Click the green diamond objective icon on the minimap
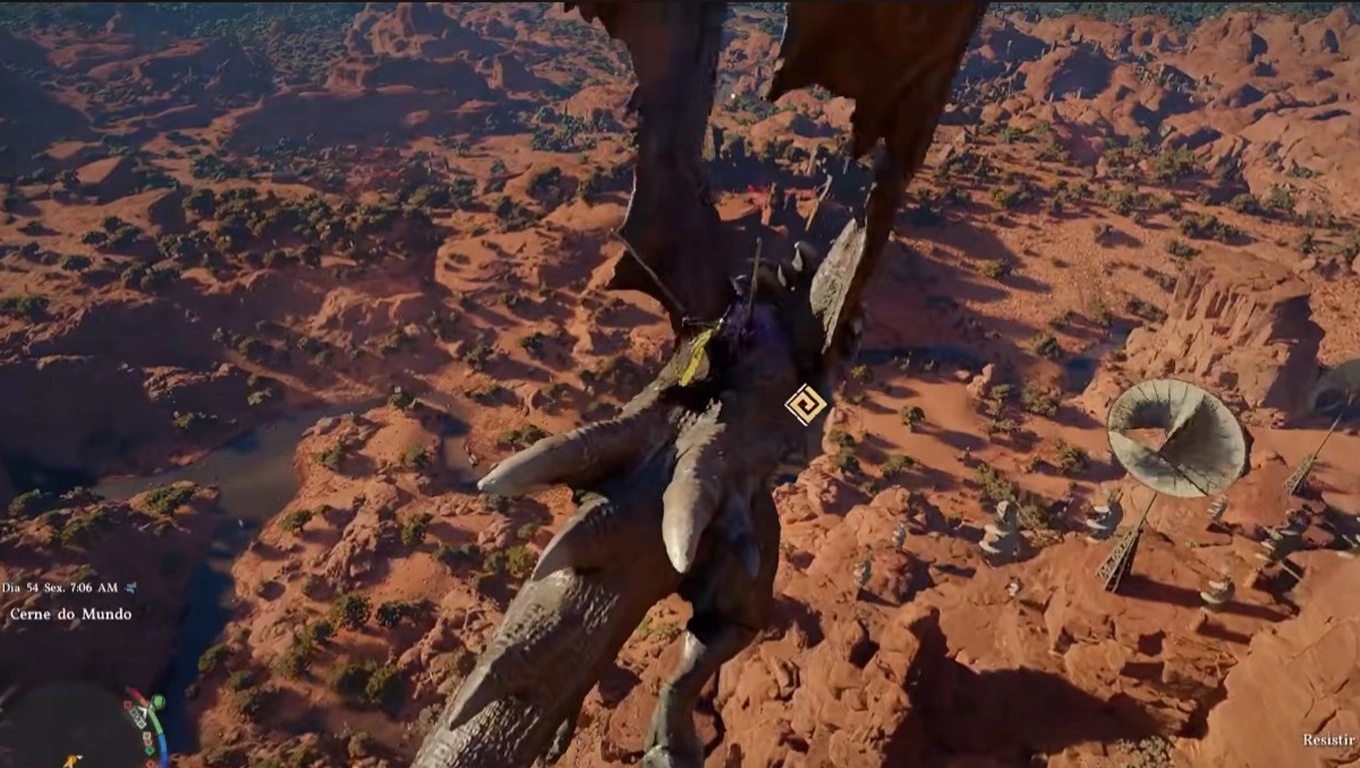This screenshot has width=1360, height=768. 150,750
